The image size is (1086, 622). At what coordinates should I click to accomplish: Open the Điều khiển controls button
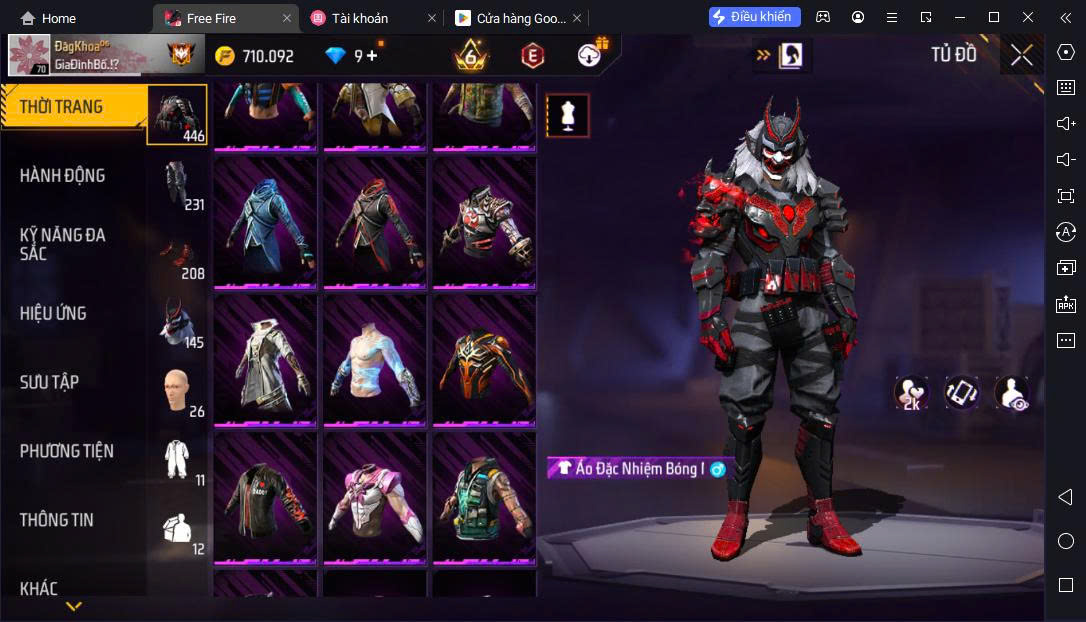click(755, 17)
